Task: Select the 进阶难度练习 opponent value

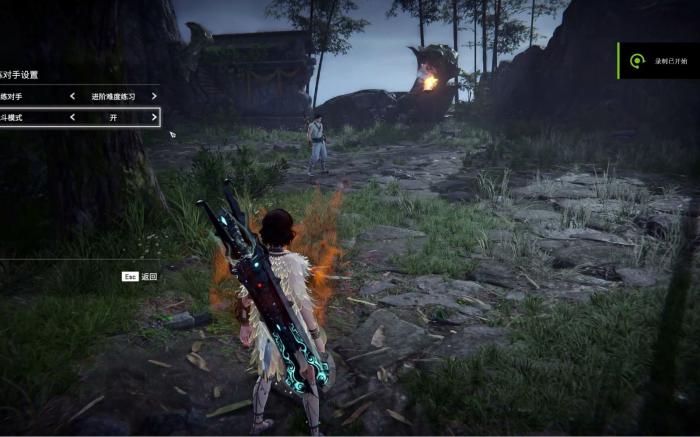Action: 113,96
